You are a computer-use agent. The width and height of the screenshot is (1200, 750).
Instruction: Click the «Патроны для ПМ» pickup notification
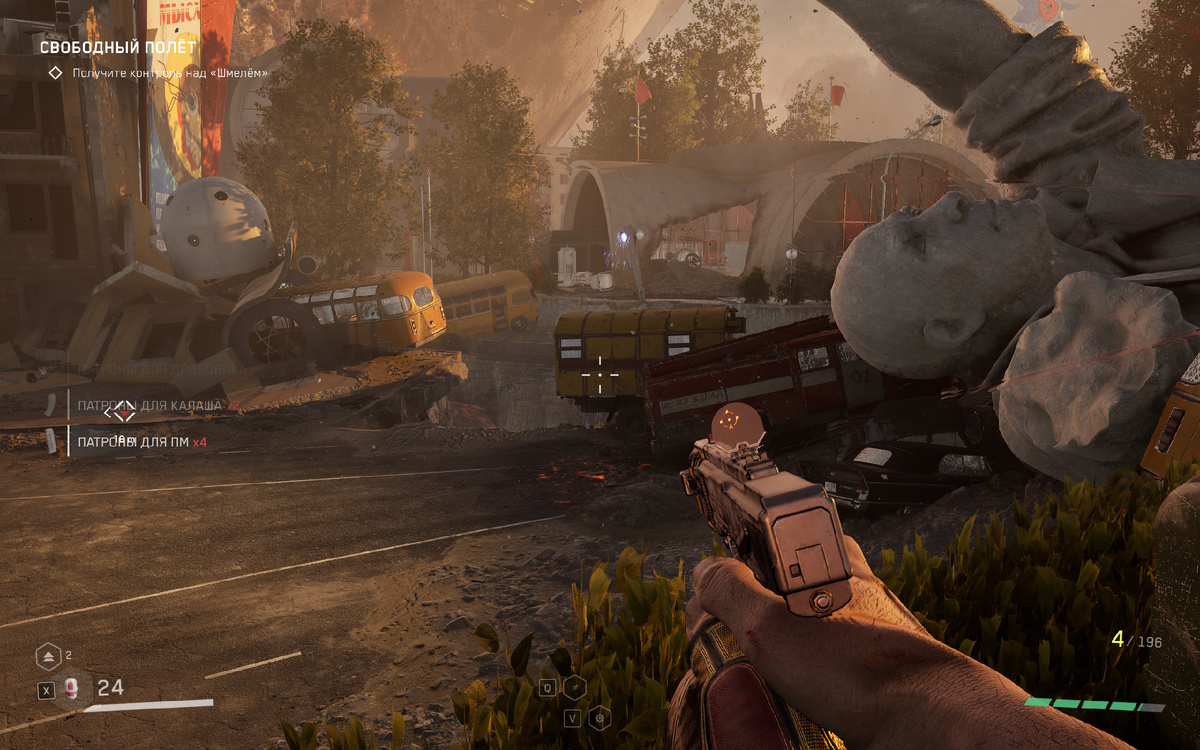coord(142,441)
